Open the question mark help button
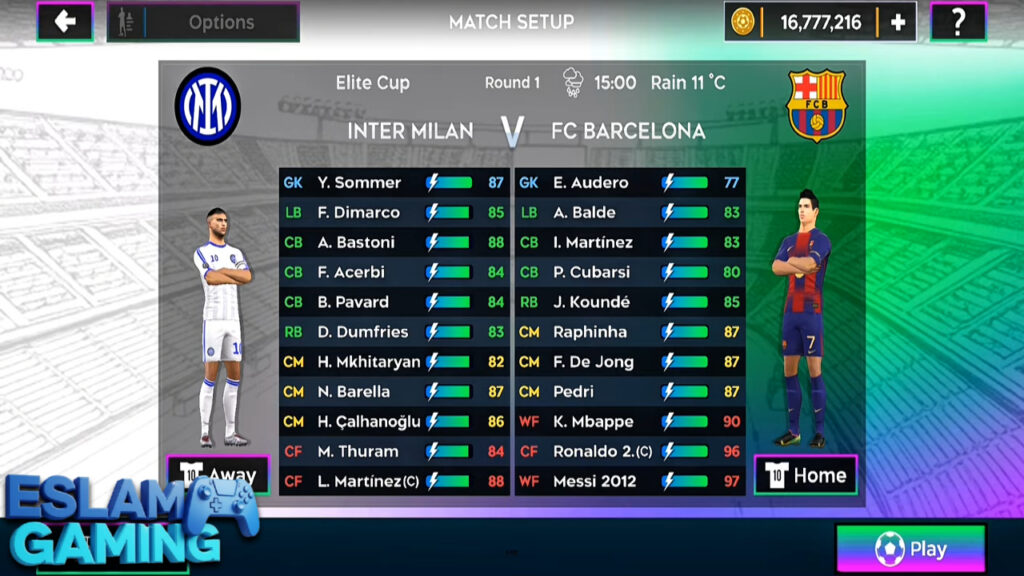The height and width of the screenshot is (576, 1024). 957,21
